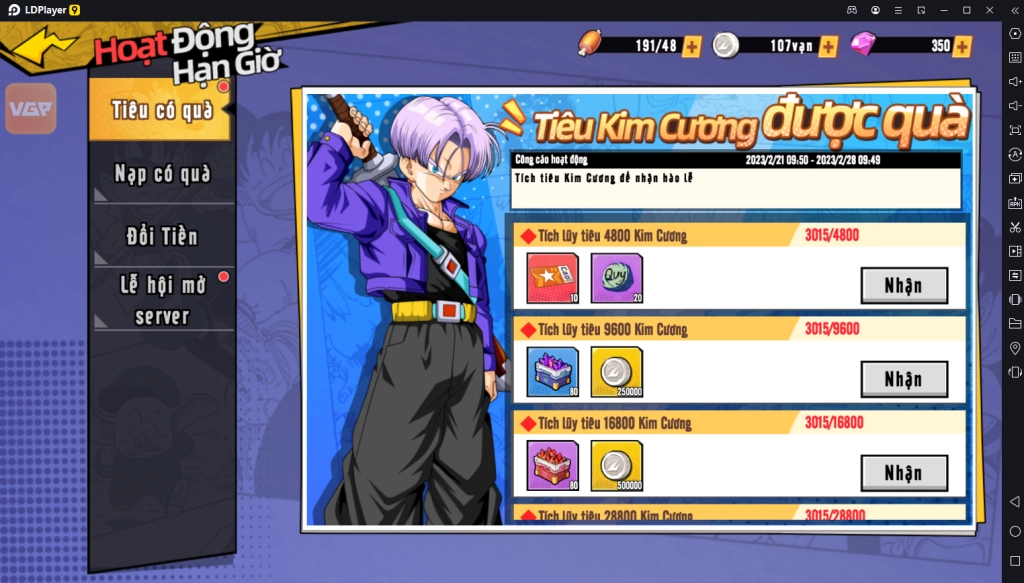Inspect the red star ticket reward
1024x583 pixels.
pyautogui.click(x=552, y=278)
